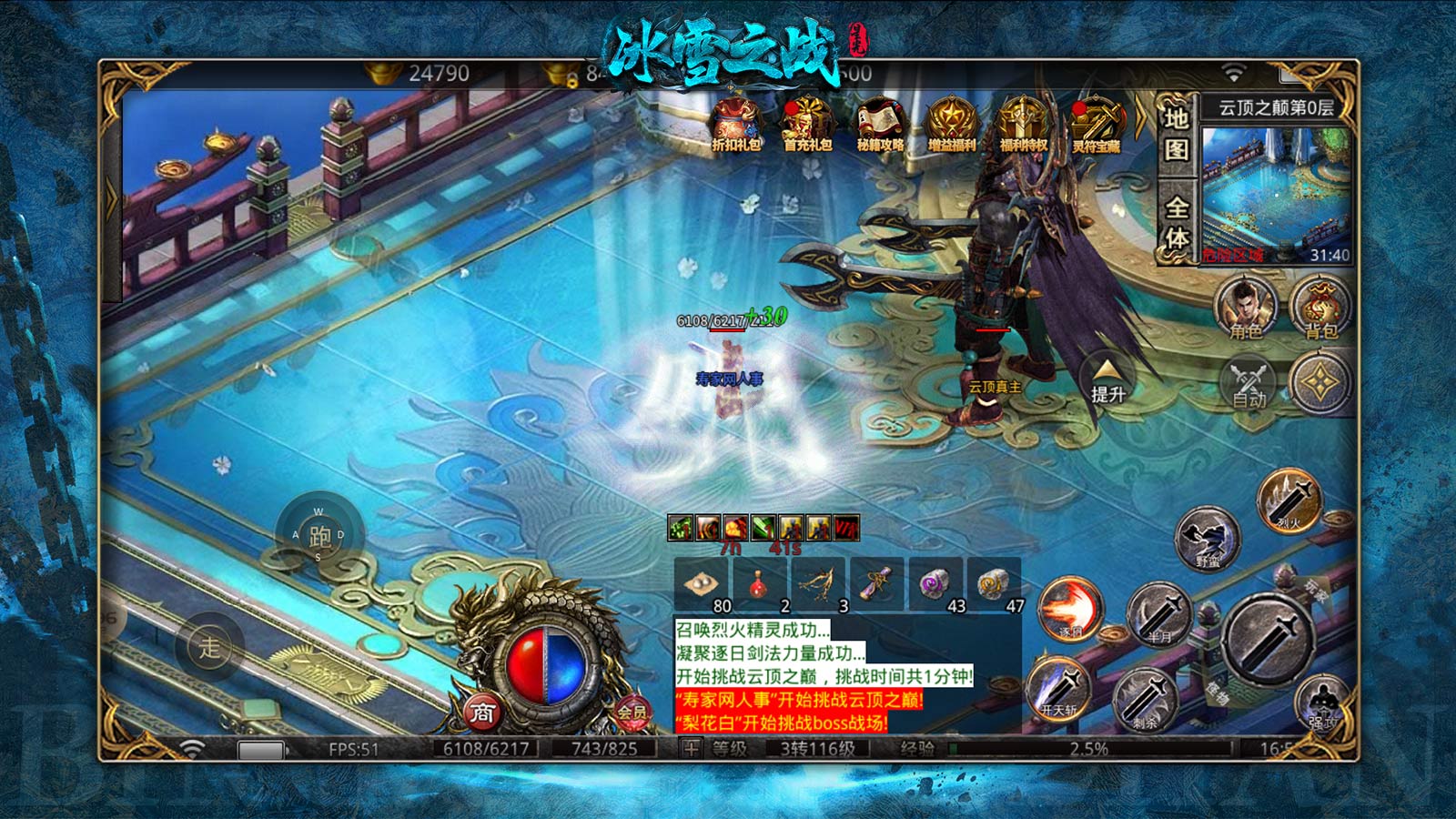Use the 刺杀 assassinate skill
Screen dimensions: 1456x819
pyautogui.click(x=1145, y=699)
